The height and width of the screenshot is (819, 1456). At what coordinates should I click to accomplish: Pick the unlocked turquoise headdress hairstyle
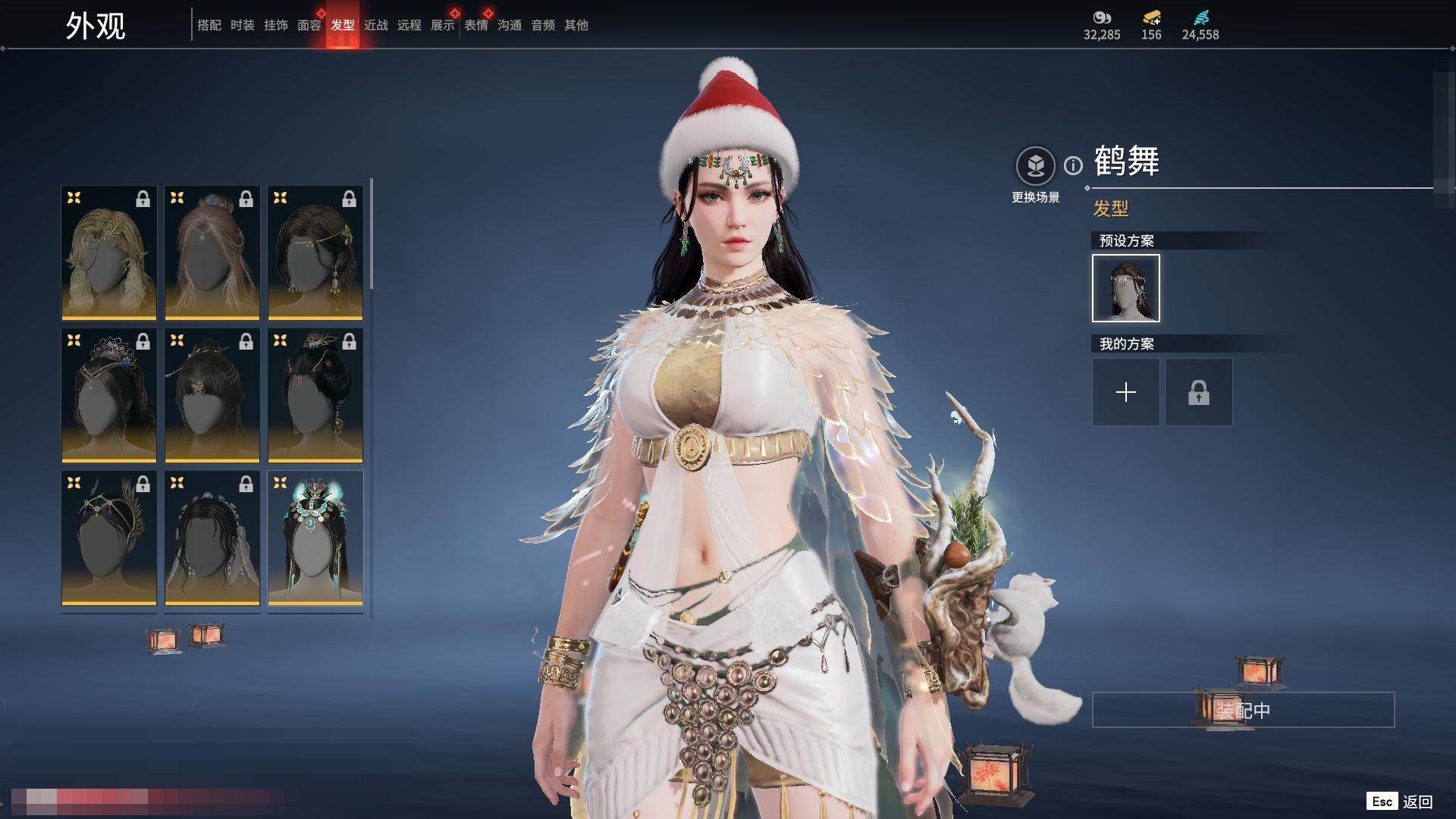[315, 538]
